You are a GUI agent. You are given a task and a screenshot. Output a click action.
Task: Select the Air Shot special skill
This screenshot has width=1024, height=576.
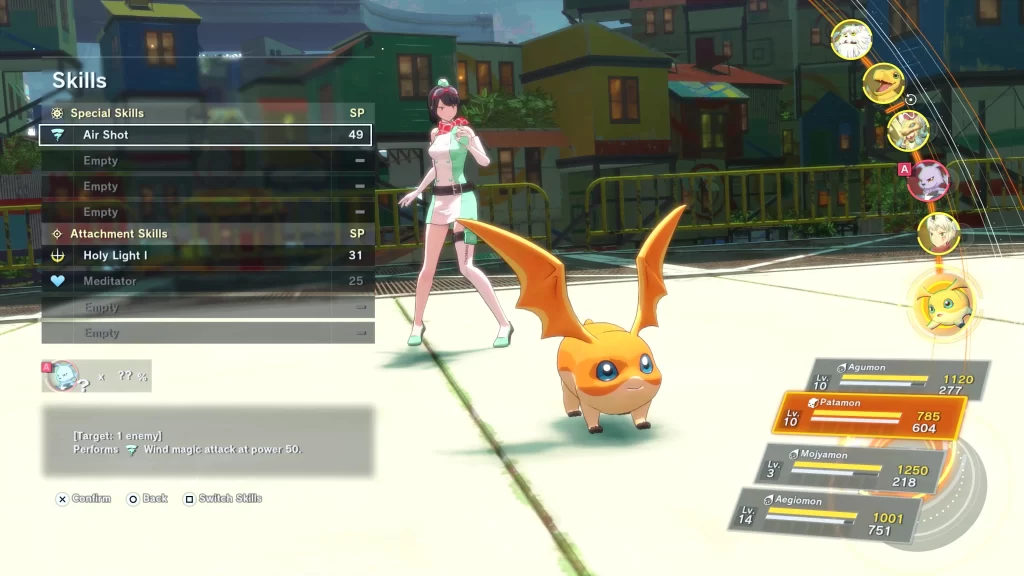205,135
